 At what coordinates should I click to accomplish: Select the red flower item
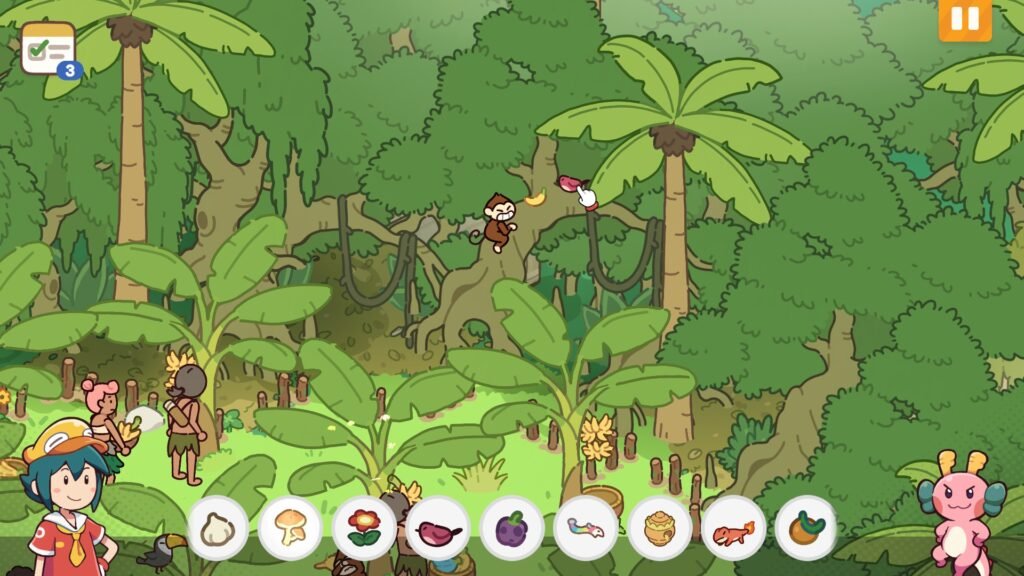coord(364,528)
